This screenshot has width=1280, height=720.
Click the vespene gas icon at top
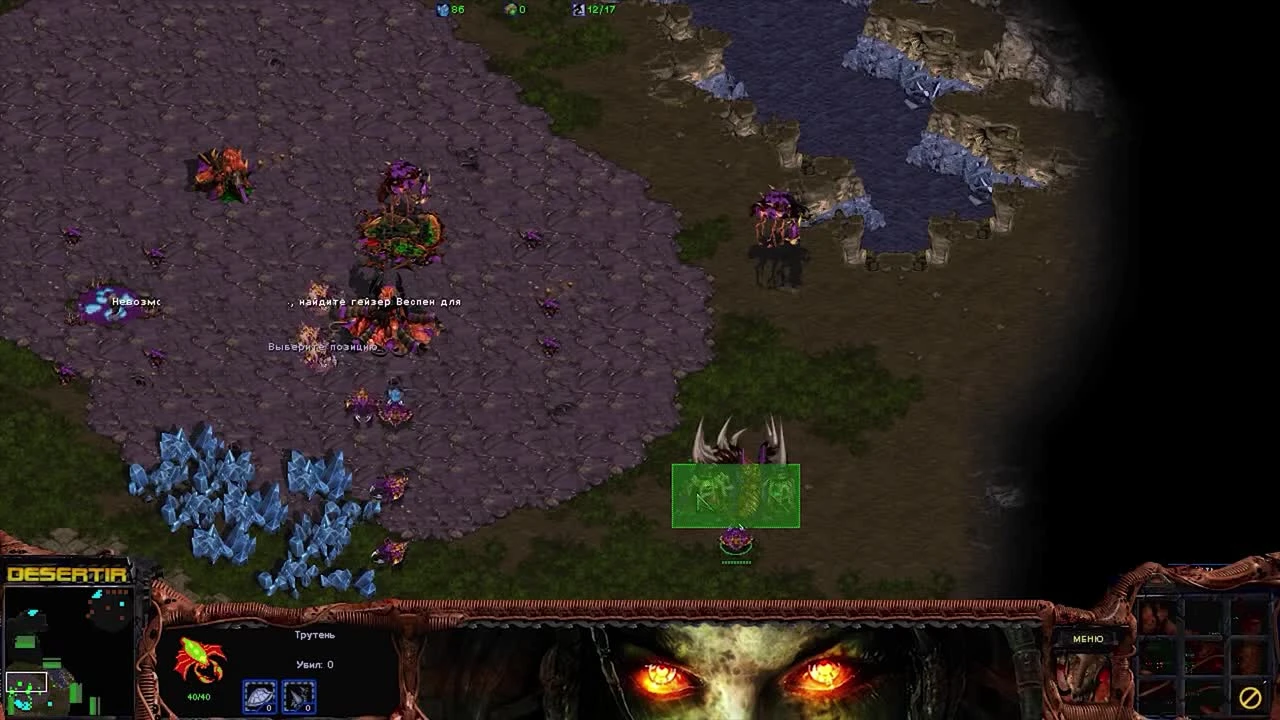pyautogui.click(x=512, y=9)
